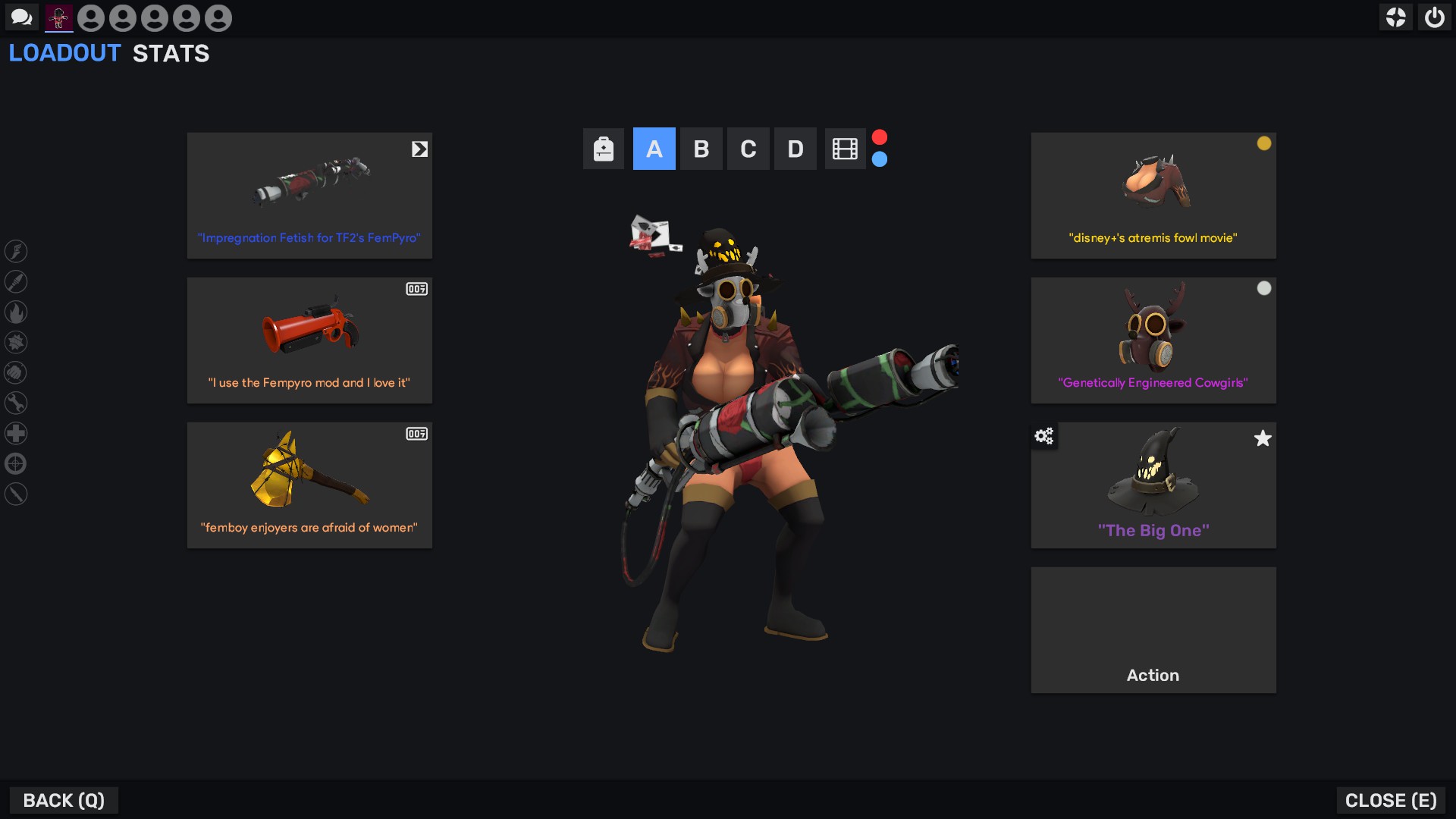1456x819 pixels.
Task: Select loadout preset B
Action: point(701,149)
